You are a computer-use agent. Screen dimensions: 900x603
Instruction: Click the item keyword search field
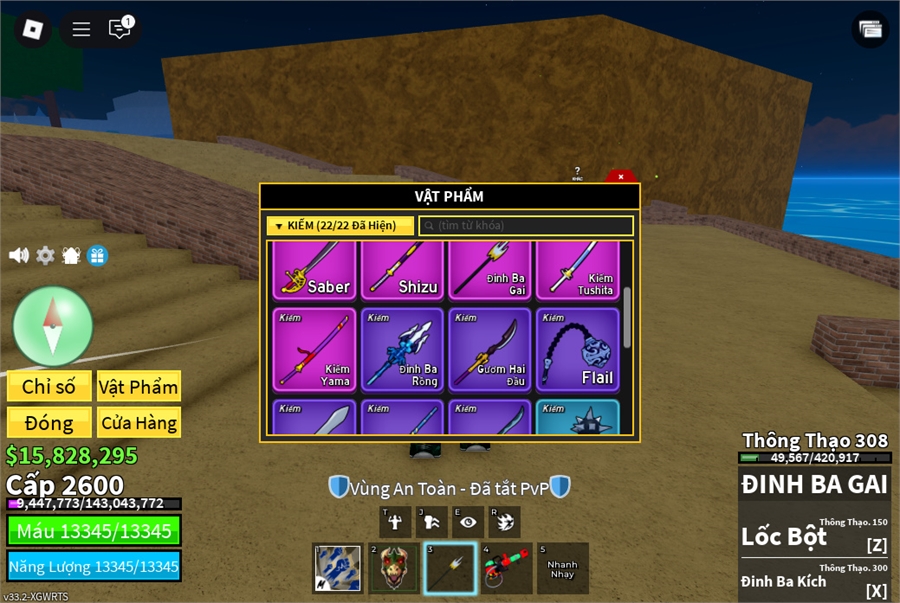point(526,226)
